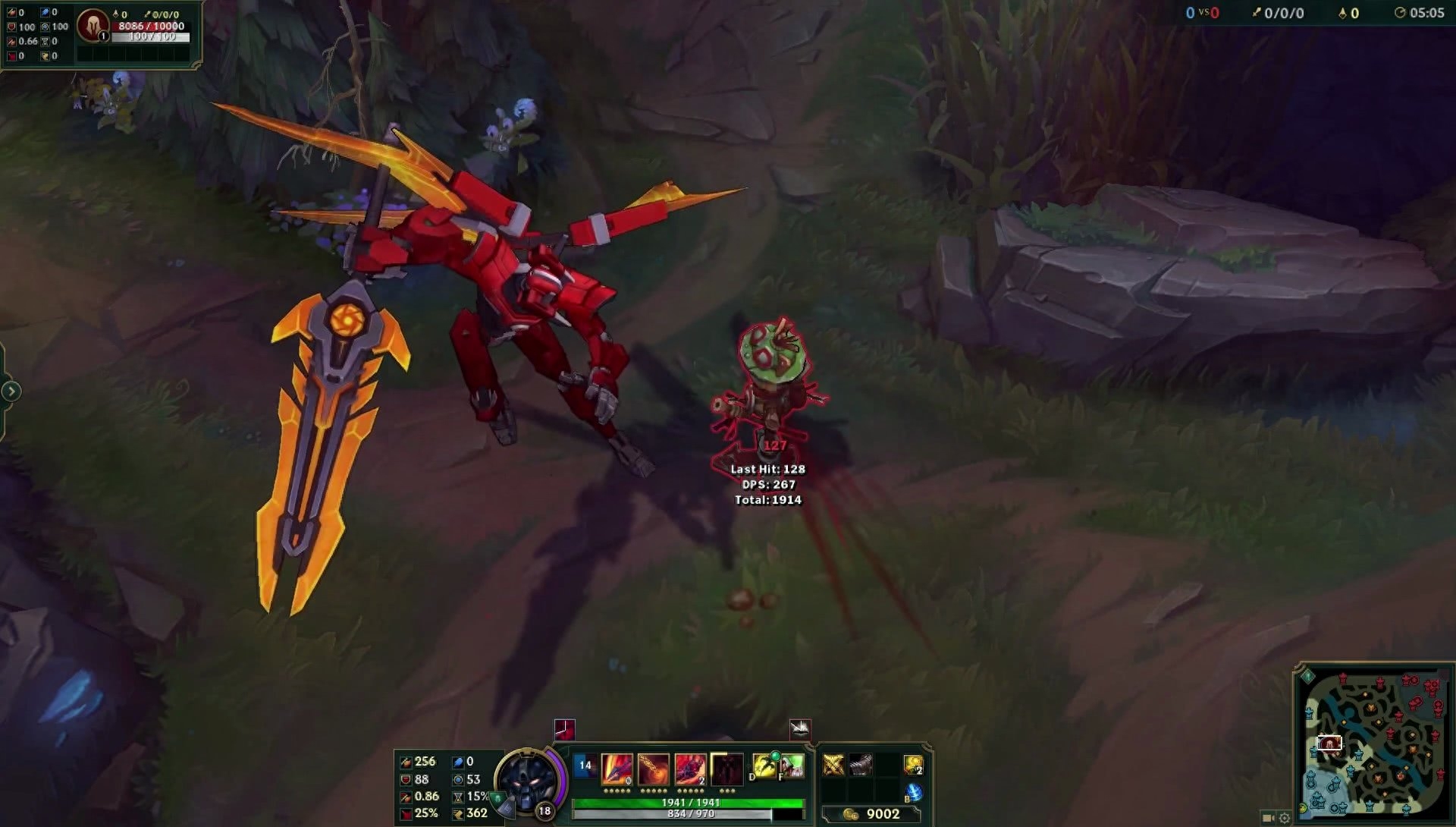The image size is (1456, 827).
Task: Cast the Flash summoner spell
Action: click(764, 766)
